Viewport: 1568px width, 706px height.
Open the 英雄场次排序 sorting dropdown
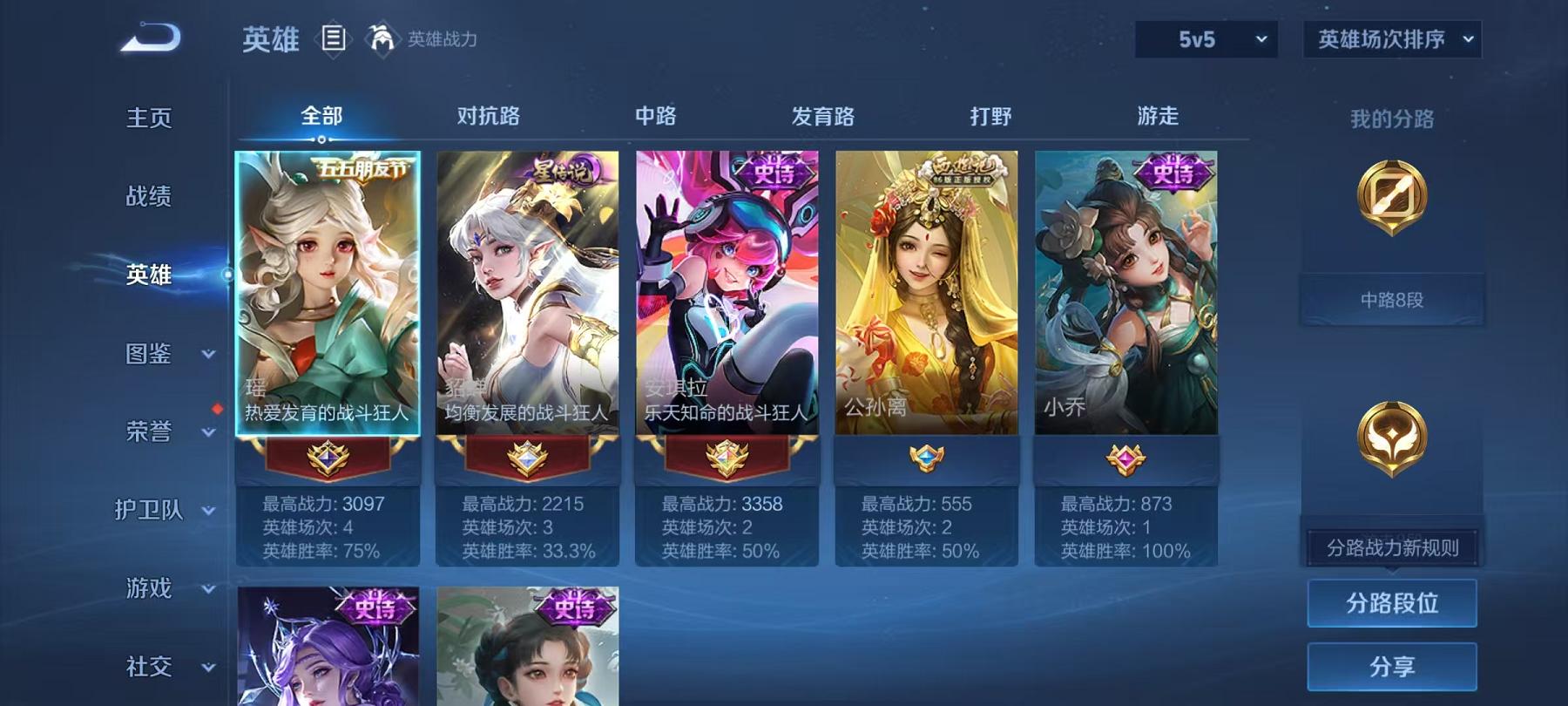(x=1391, y=40)
